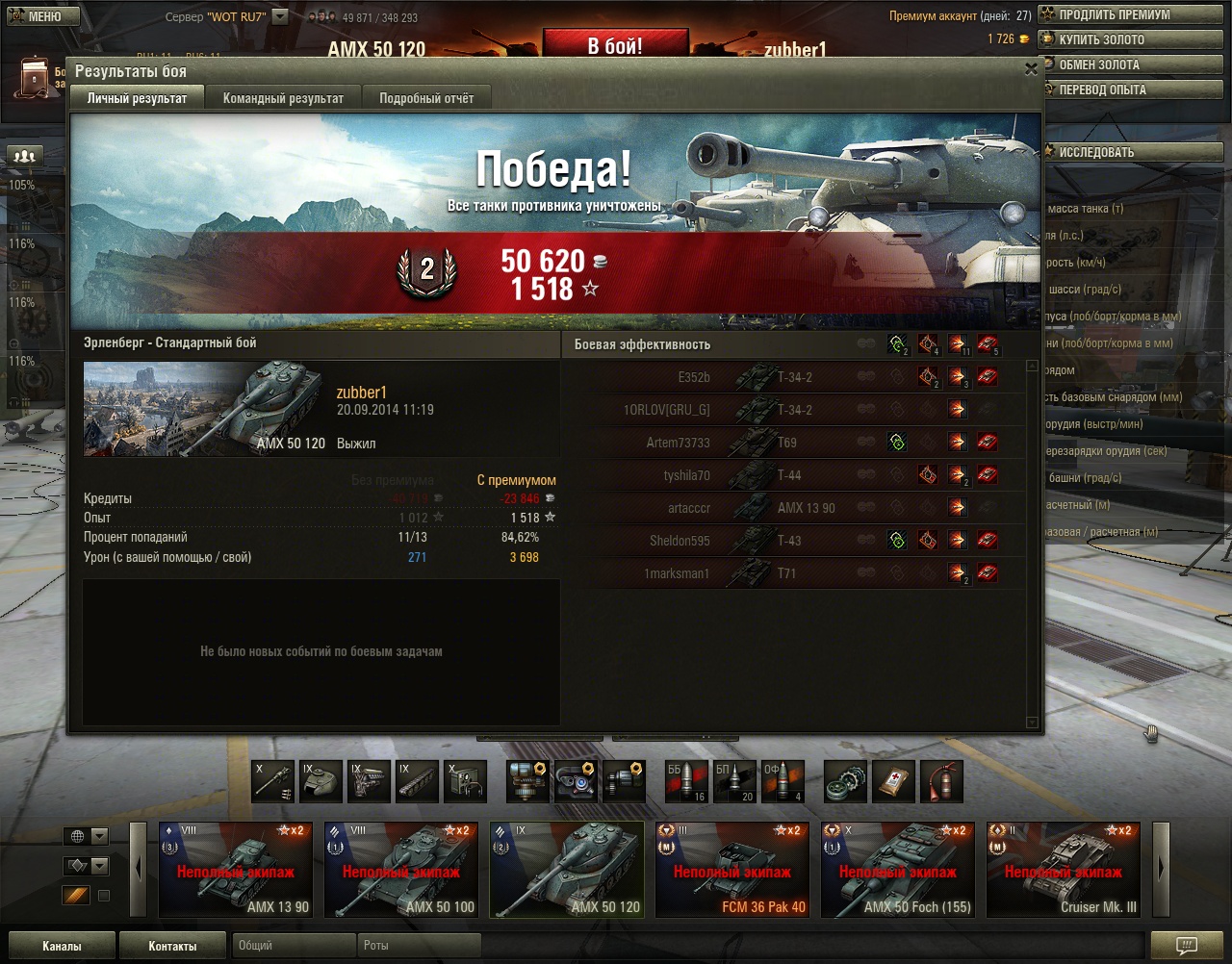Screen dimensions: 1232x964
Task: Select the FCM 36 Pak 40 tank
Action: point(732,869)
